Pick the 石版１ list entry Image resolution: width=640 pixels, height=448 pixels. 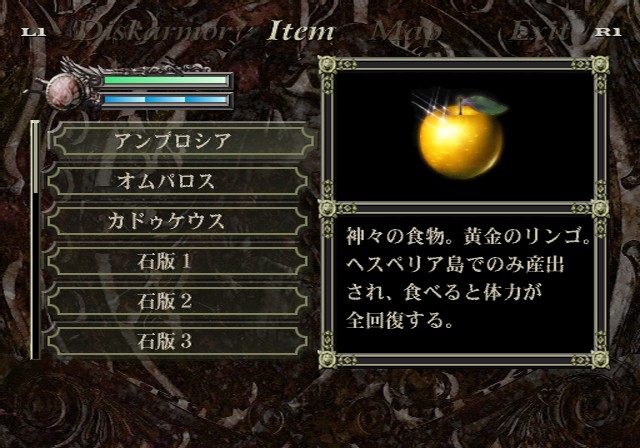point(180,261)
